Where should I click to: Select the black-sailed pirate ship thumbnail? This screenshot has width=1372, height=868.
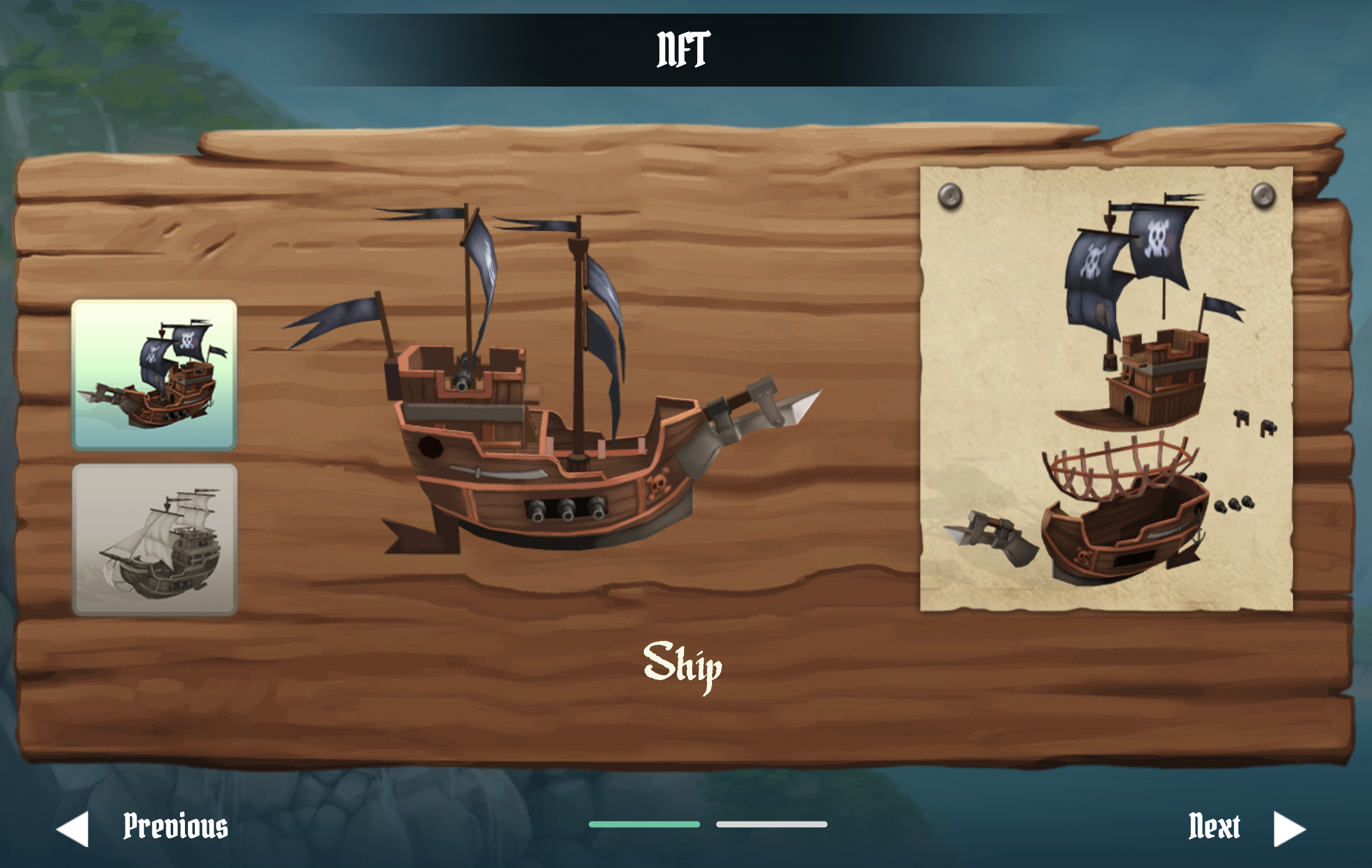(x=154, y=375)
